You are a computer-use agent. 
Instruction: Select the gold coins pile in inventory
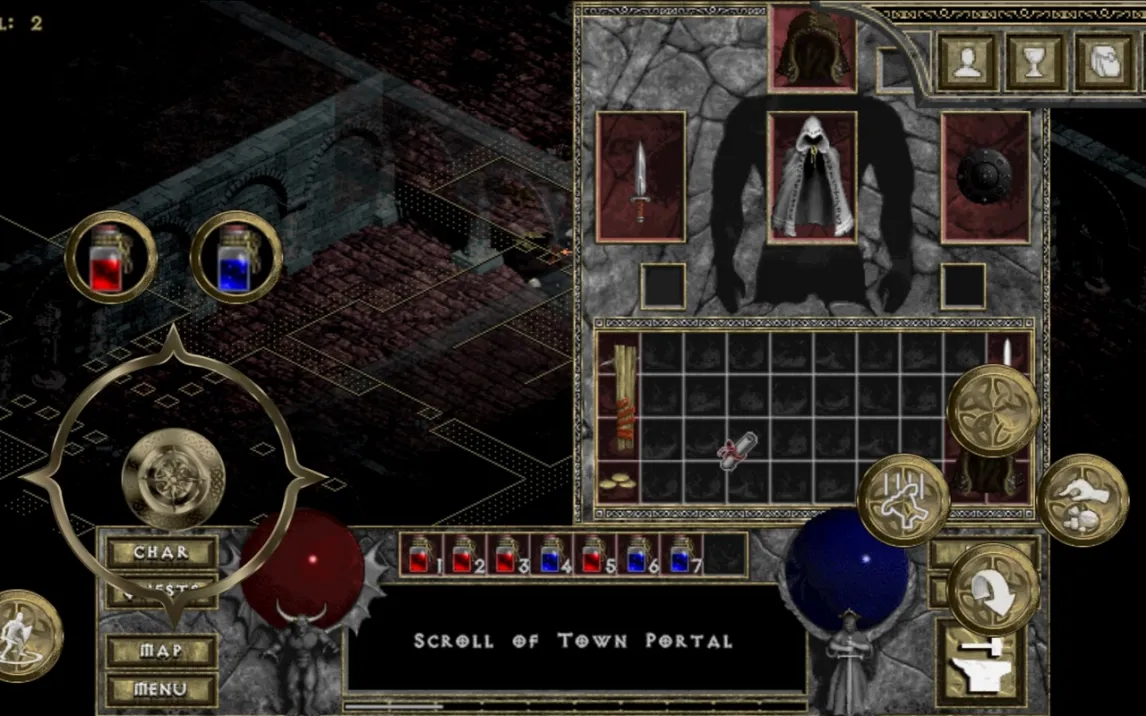[618, 481]
